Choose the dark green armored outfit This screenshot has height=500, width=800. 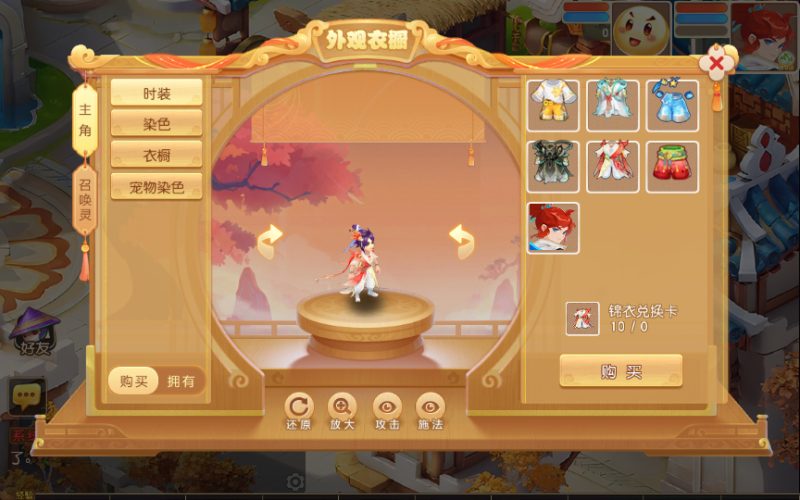pos(553,166)
